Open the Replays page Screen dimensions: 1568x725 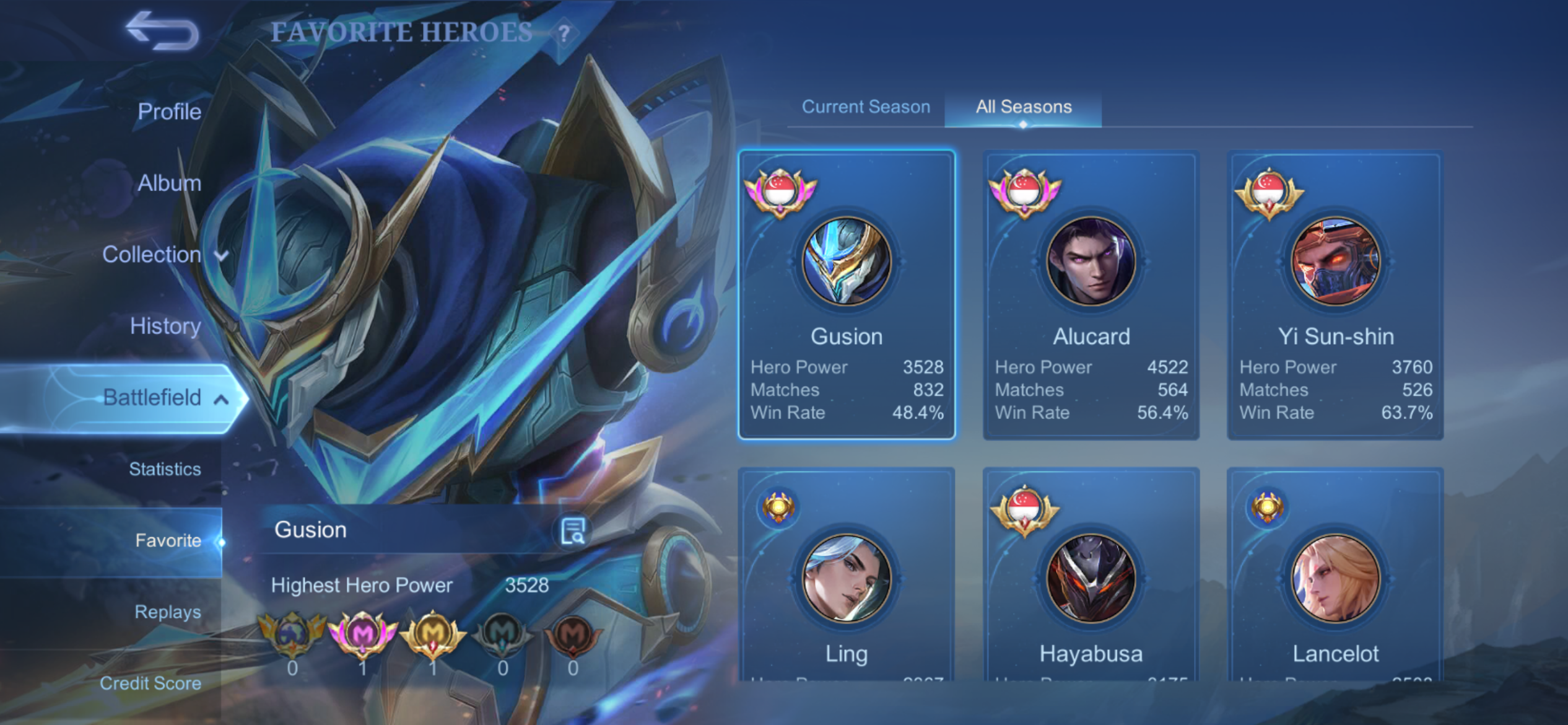167,612
